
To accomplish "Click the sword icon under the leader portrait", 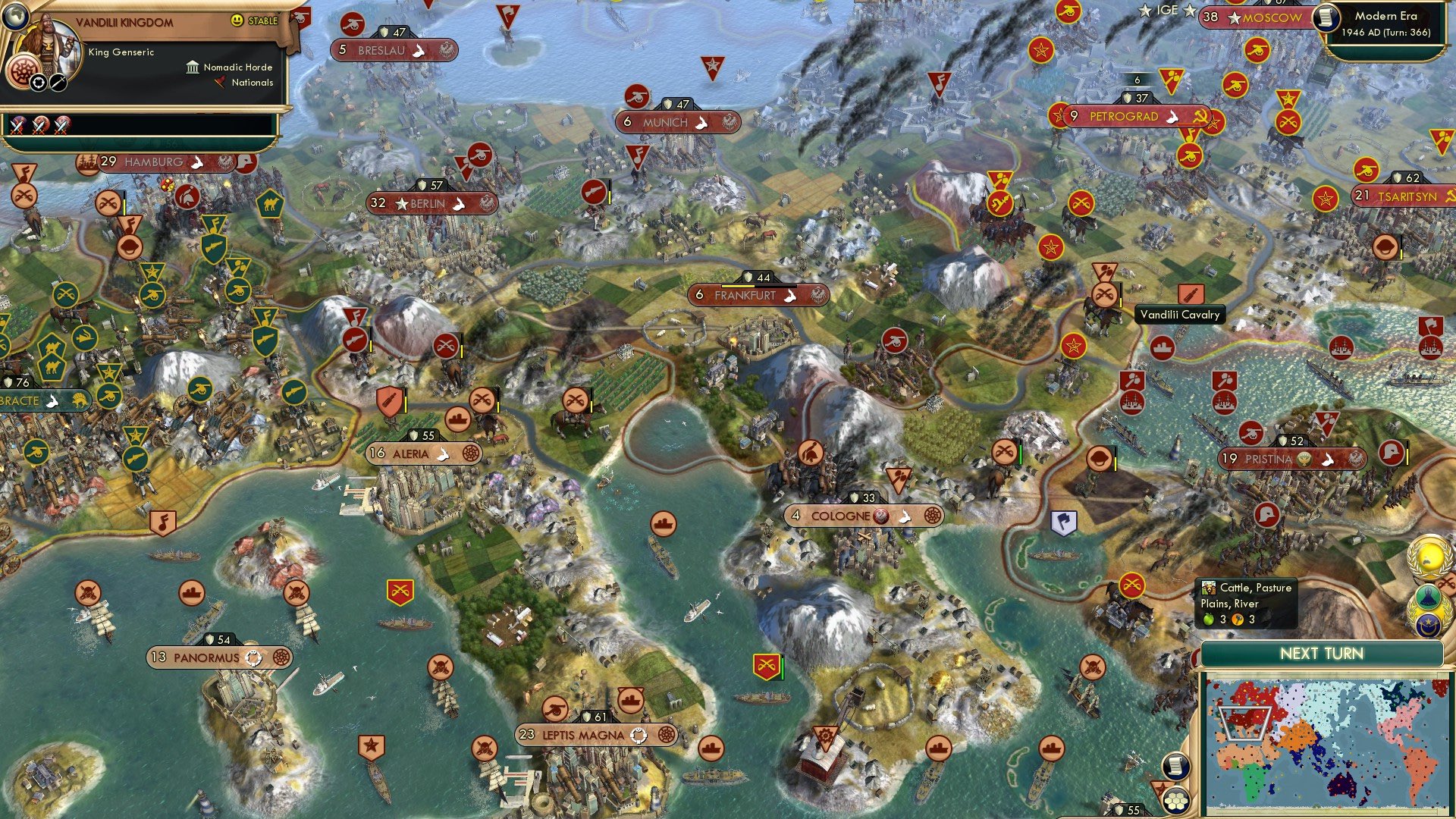I will coord(58,83).
